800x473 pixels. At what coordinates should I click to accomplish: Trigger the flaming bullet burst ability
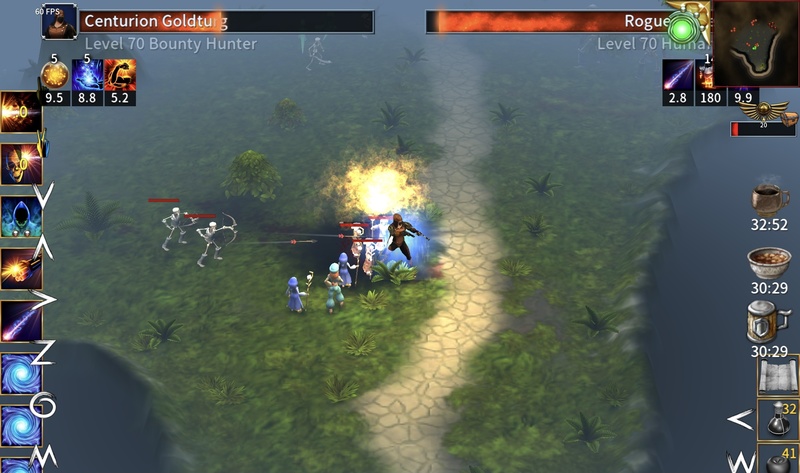(20, 268)
